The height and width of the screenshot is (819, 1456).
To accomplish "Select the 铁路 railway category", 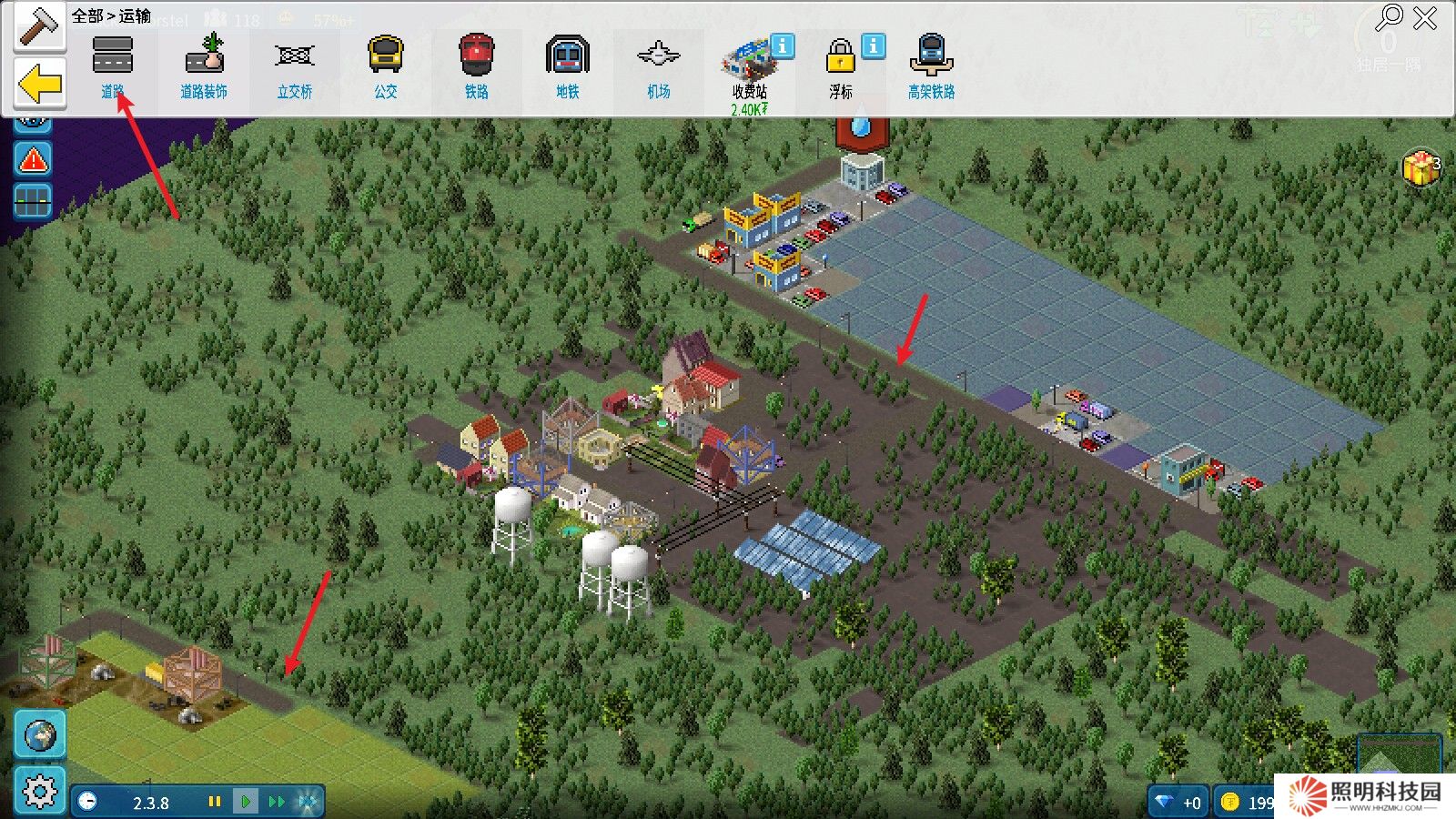I will pyautogui.click(x=477, y=65).
